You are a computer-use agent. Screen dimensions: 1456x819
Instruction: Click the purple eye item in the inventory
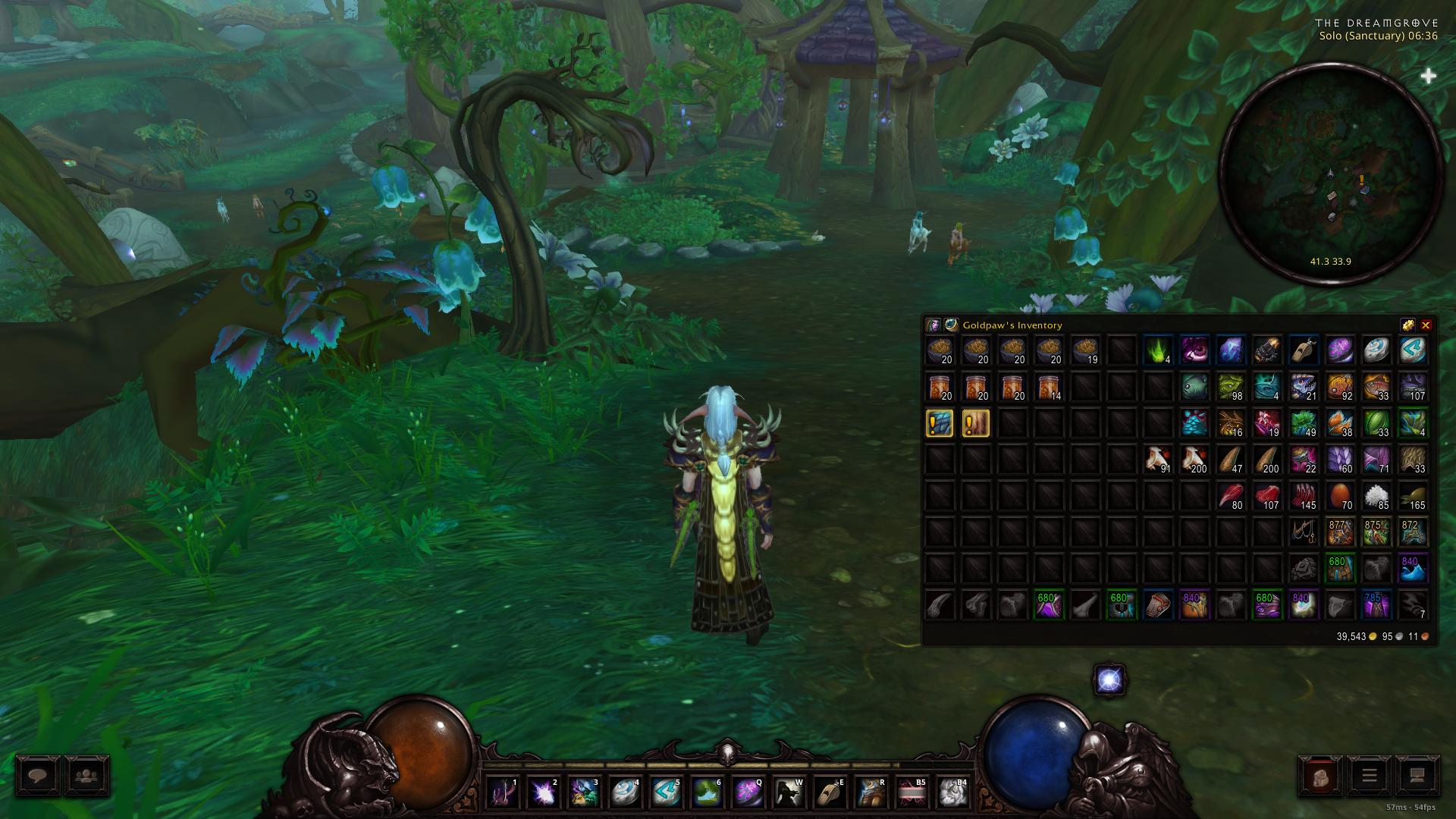1194,350
